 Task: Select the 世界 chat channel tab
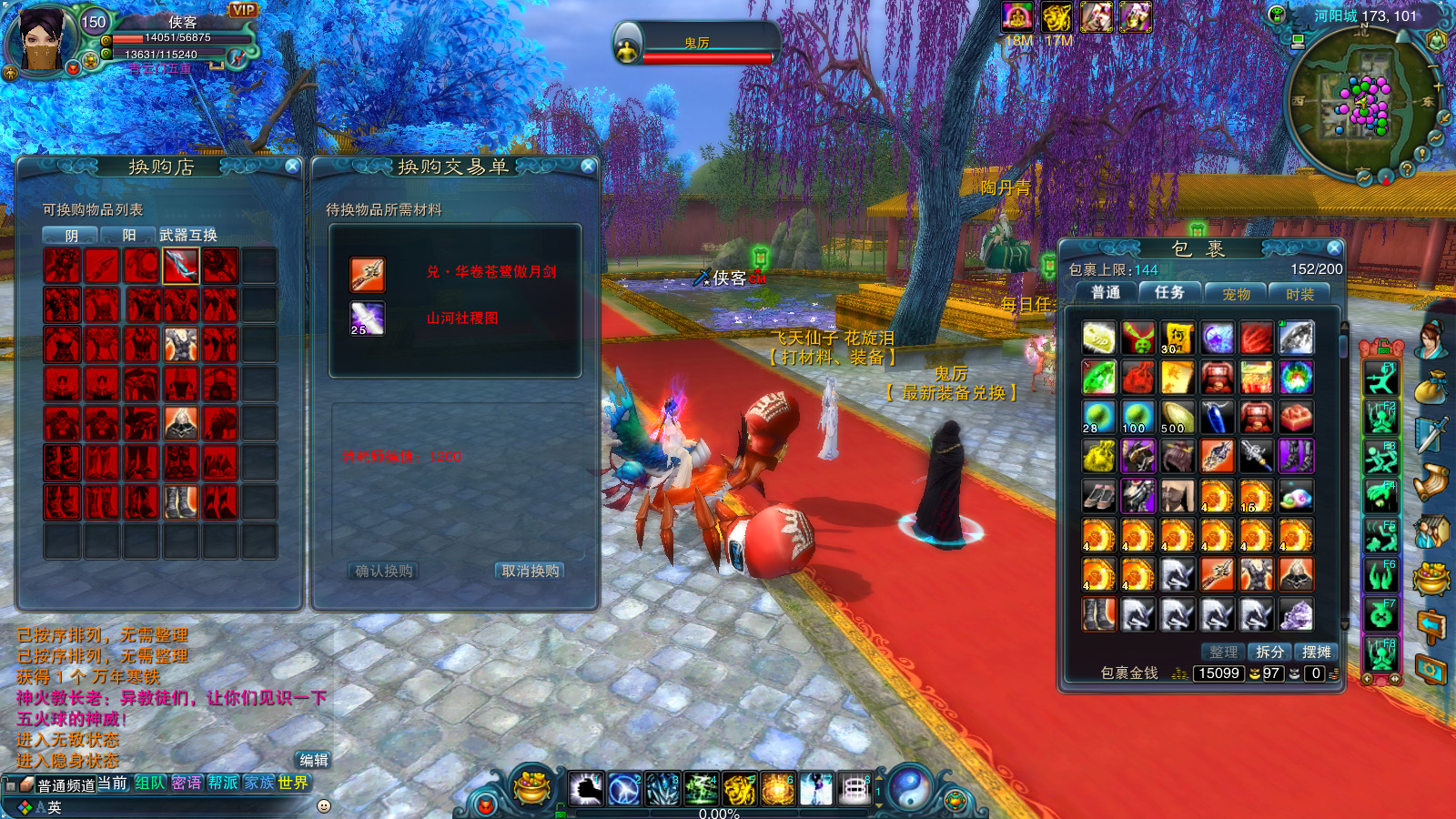tap(293, 783)
